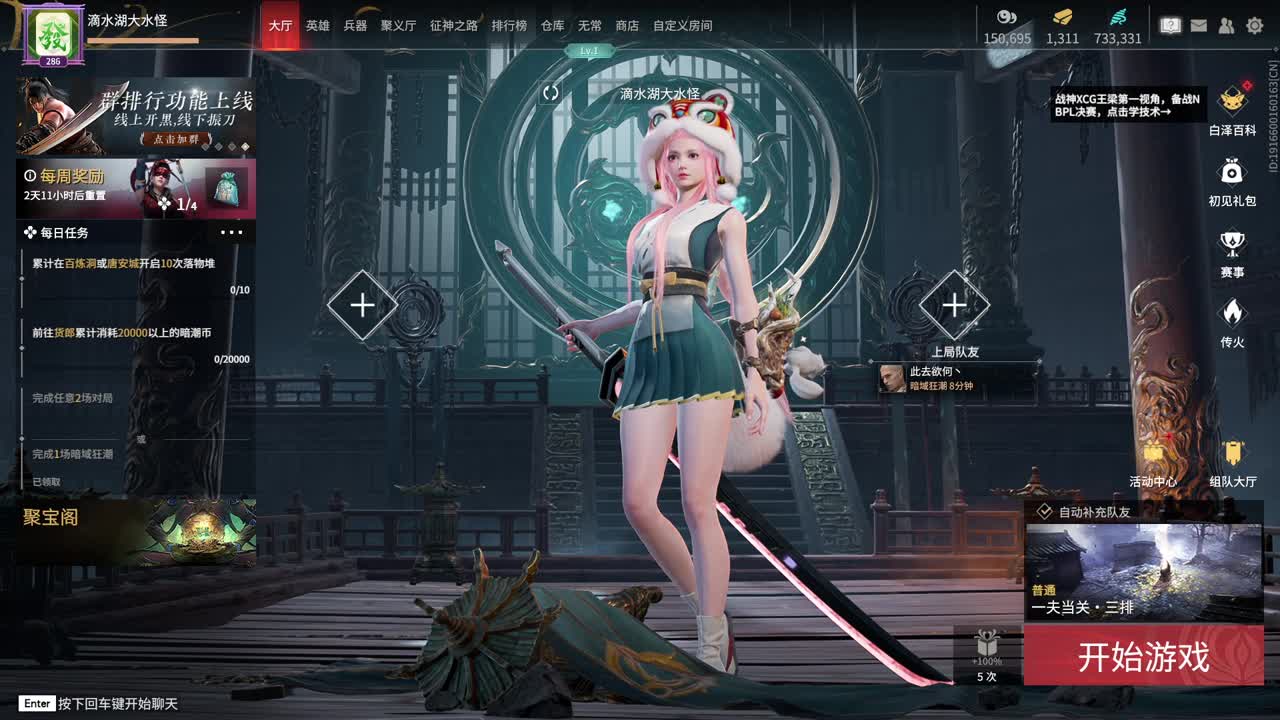Switch to the 英雄 heroes tab

pyautogui.click(x=317, y=26)
